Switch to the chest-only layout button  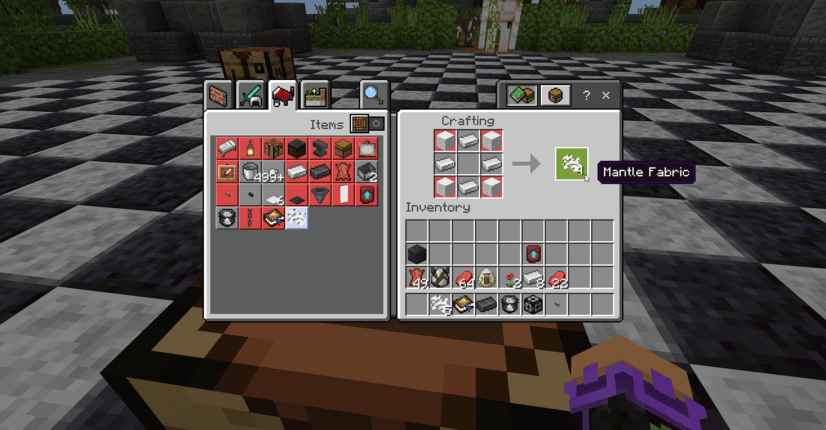tap(556, 96)
